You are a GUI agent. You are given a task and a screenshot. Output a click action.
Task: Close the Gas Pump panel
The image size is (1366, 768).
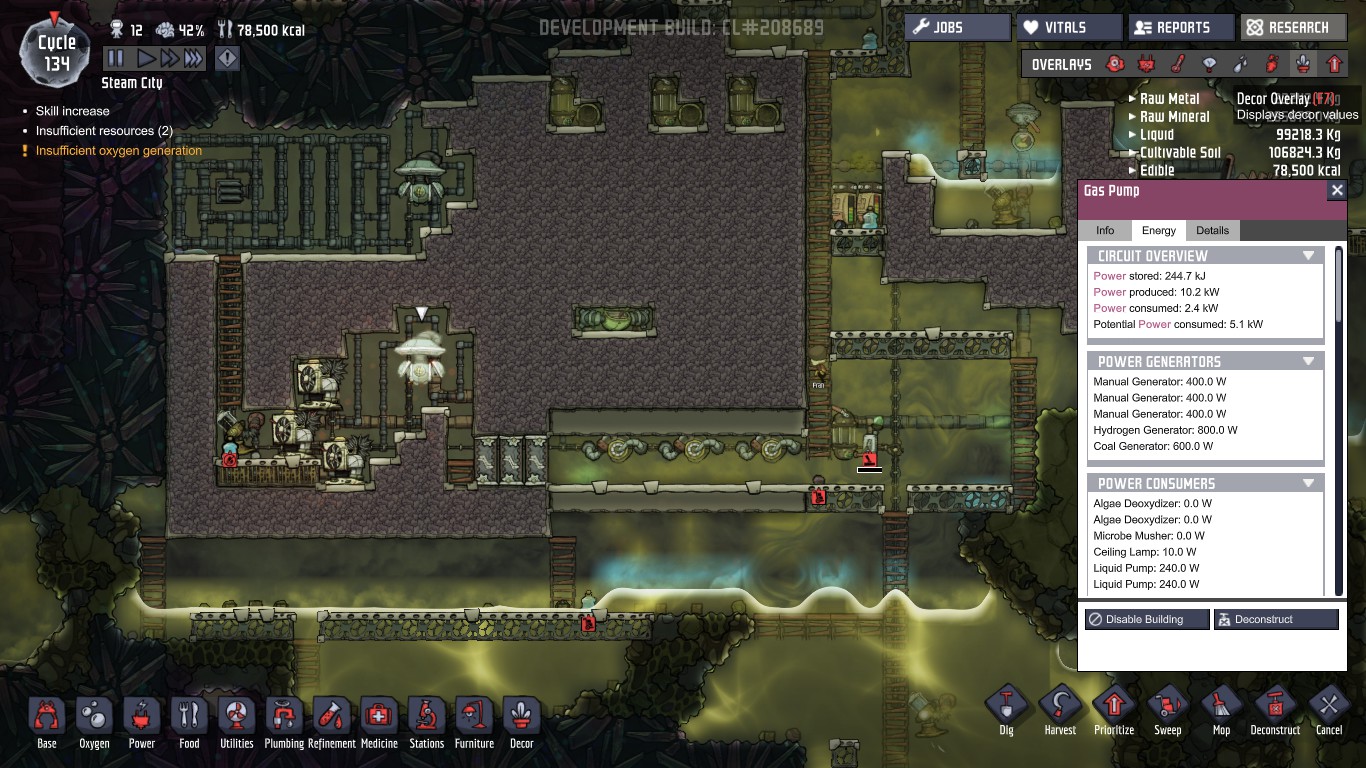click(1337, 190)
